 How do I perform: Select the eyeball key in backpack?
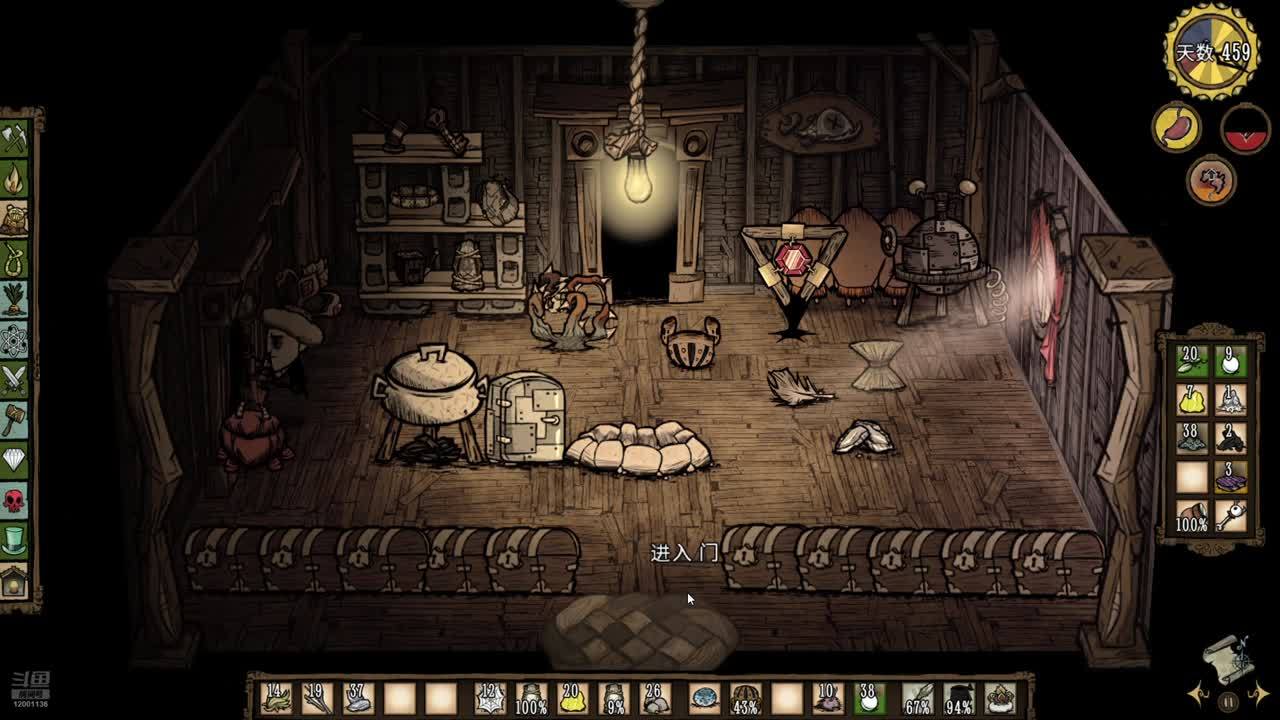1229,517
